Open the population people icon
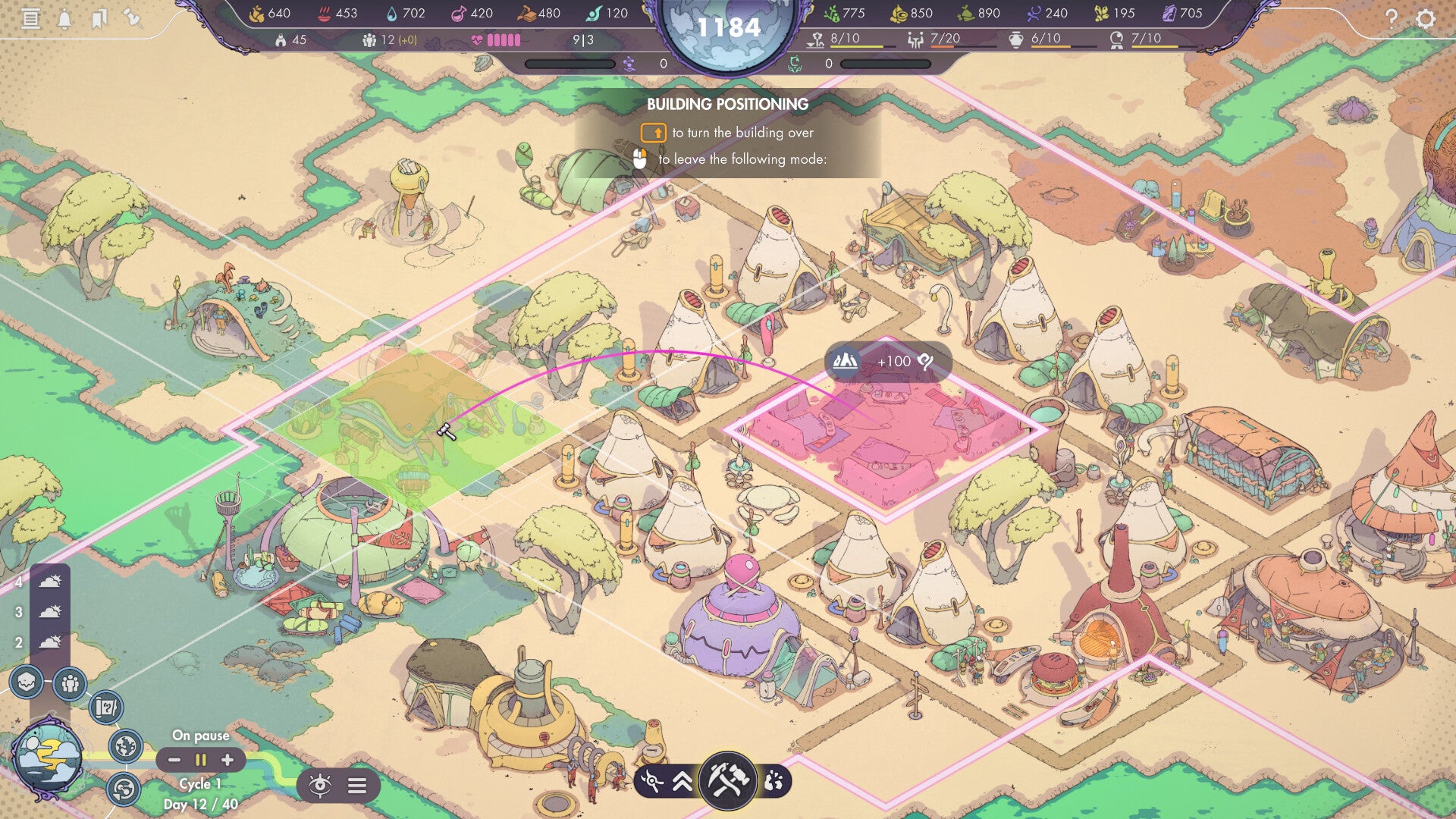This screenshot has width=1456, height=819. [x=71, y=684]
